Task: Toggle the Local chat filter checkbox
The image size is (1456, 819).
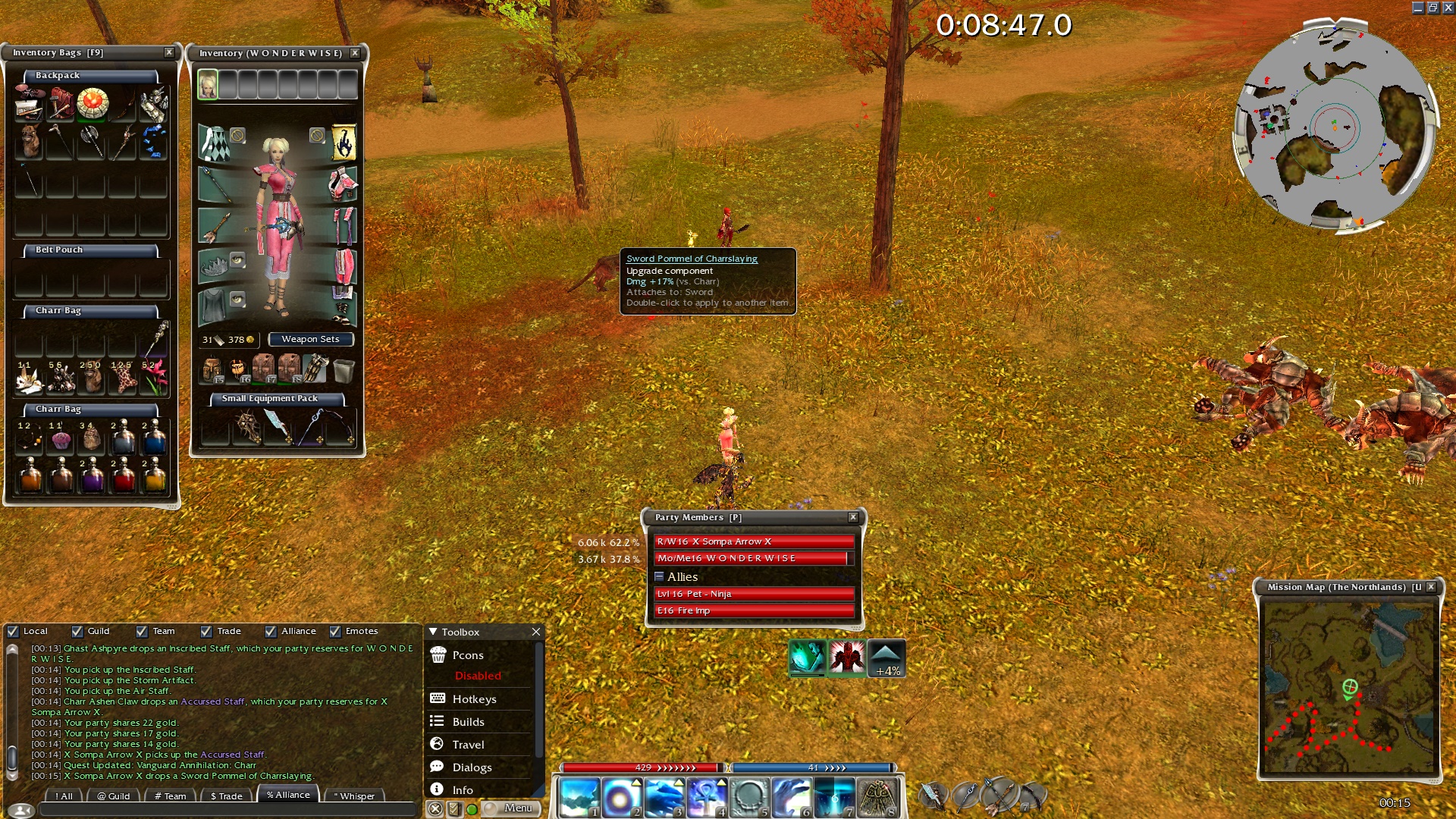Action: [13, 631]
